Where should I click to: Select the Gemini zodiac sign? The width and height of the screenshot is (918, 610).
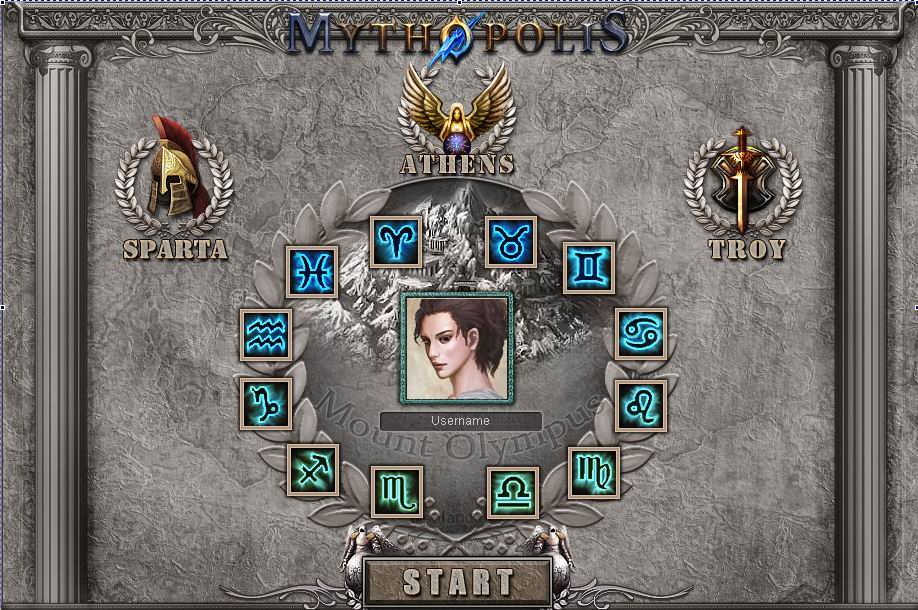click(x=588, y=268)
